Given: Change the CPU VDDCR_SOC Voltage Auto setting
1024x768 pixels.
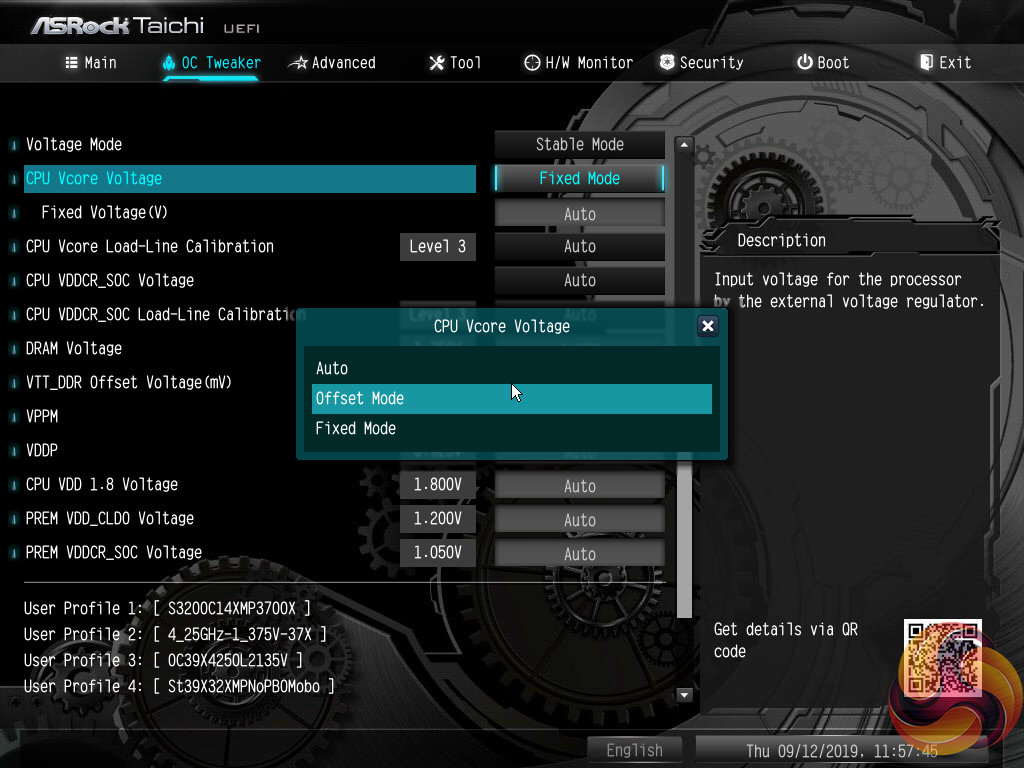Looking at the screenshot, I should 580,281.
